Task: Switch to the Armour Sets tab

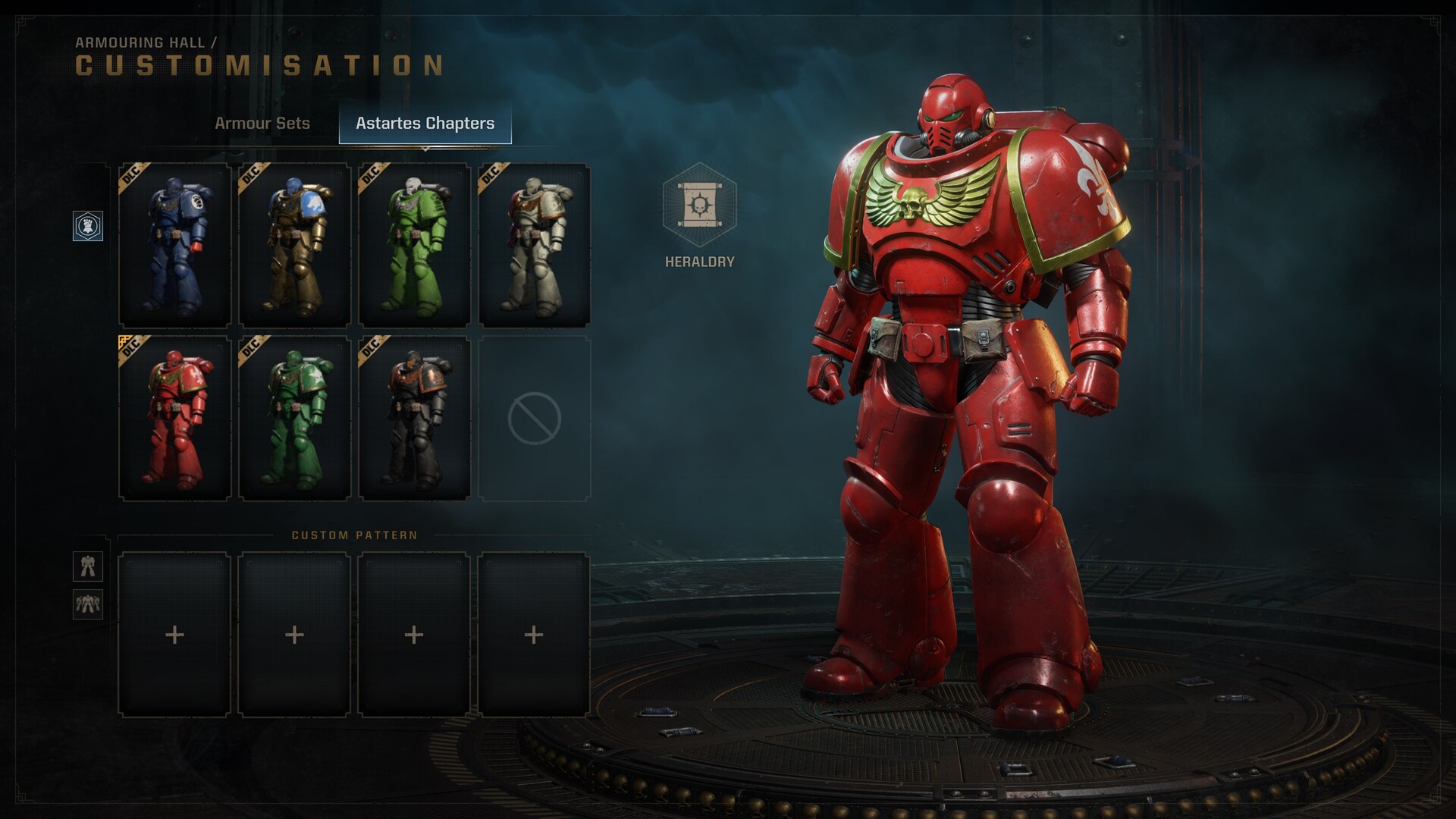Action: click(x=262, y=123)
